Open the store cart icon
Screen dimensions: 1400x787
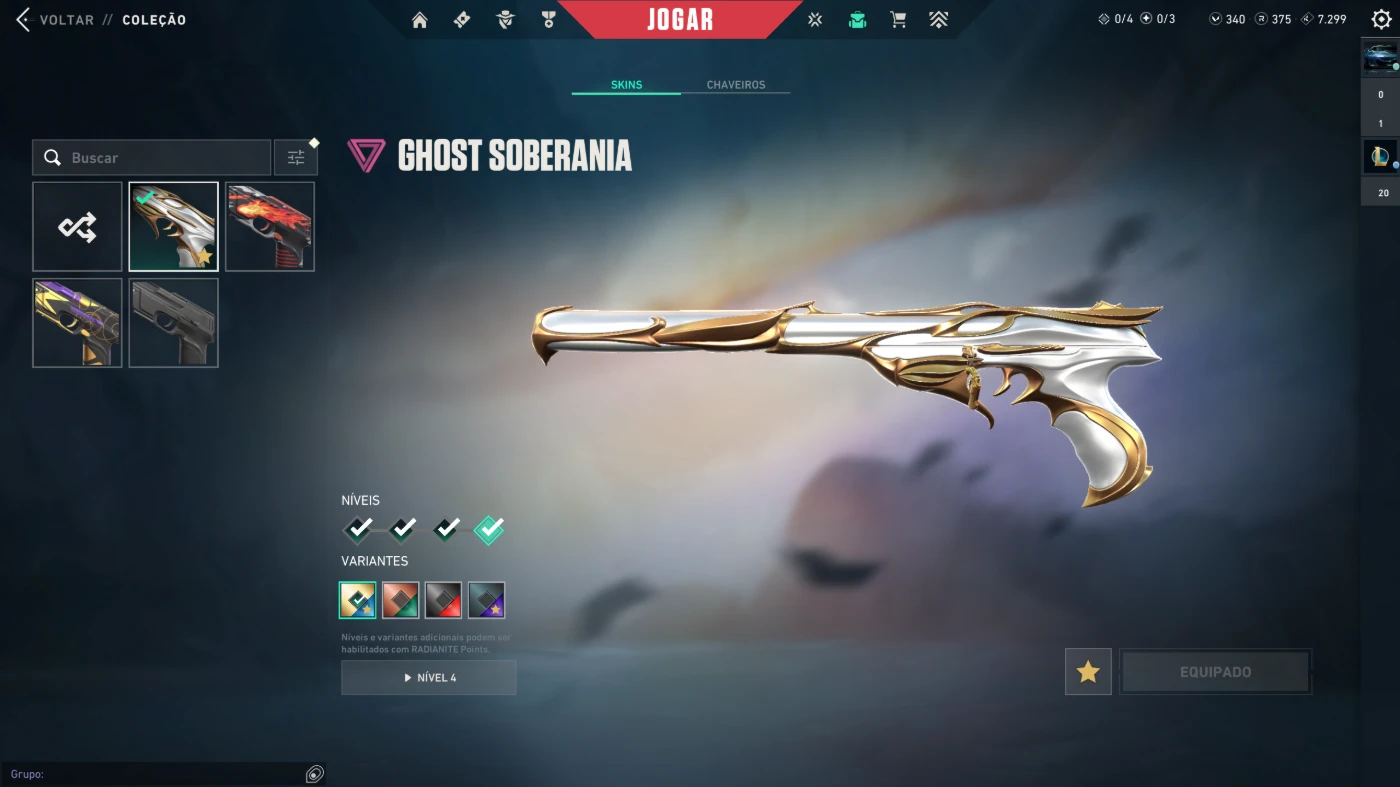coord(898,20)
